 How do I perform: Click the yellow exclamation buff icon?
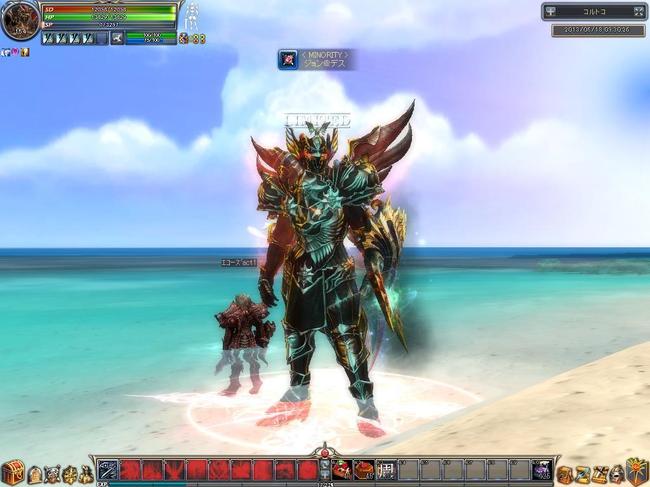[x=25, y=52]
